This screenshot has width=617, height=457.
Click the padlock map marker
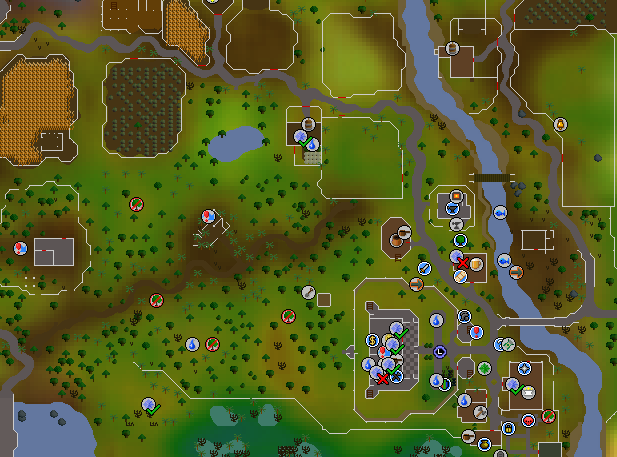pos(508,428)
